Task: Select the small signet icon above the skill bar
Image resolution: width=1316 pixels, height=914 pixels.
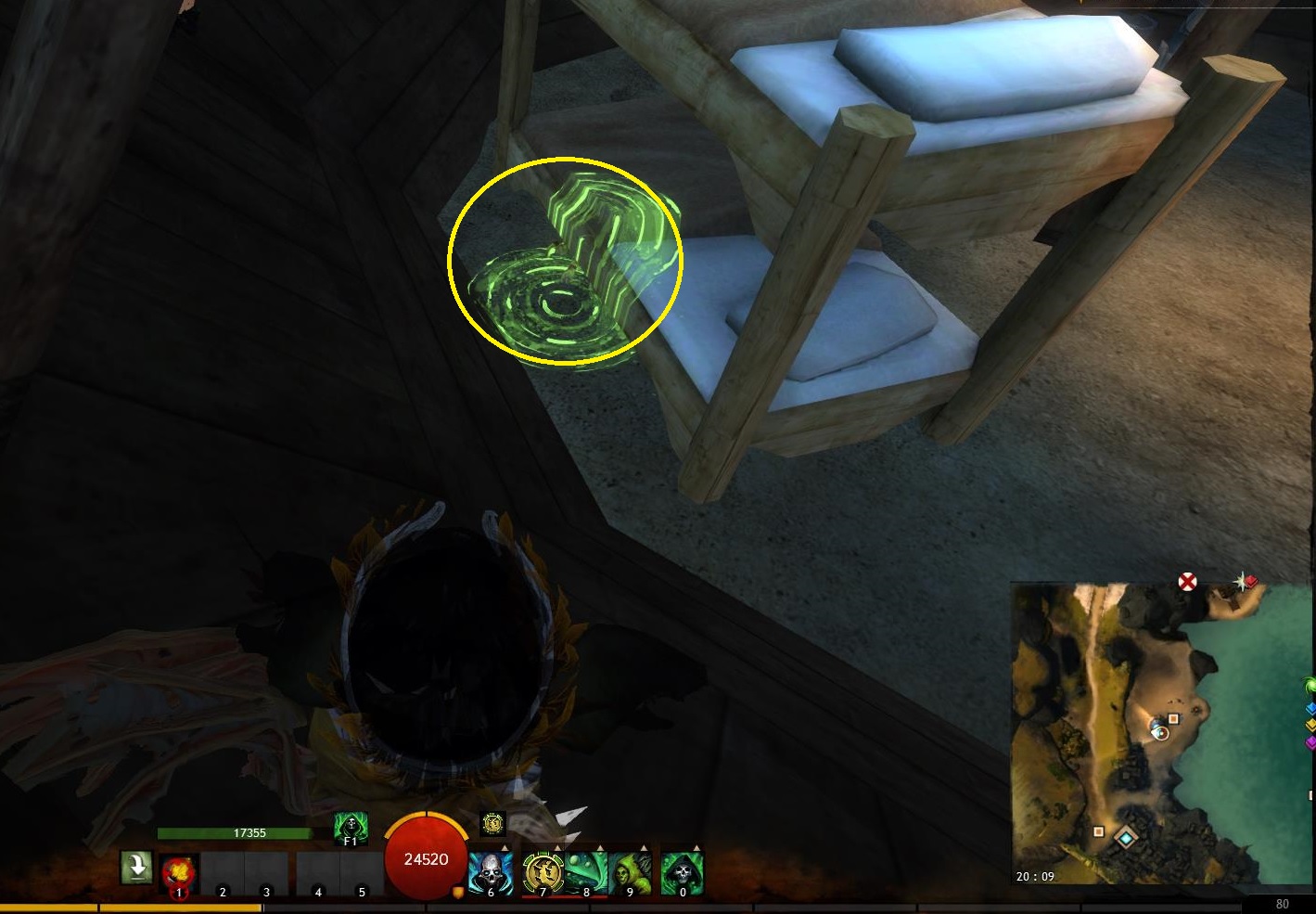Action: pyautogui.click(x=492, y=823)
